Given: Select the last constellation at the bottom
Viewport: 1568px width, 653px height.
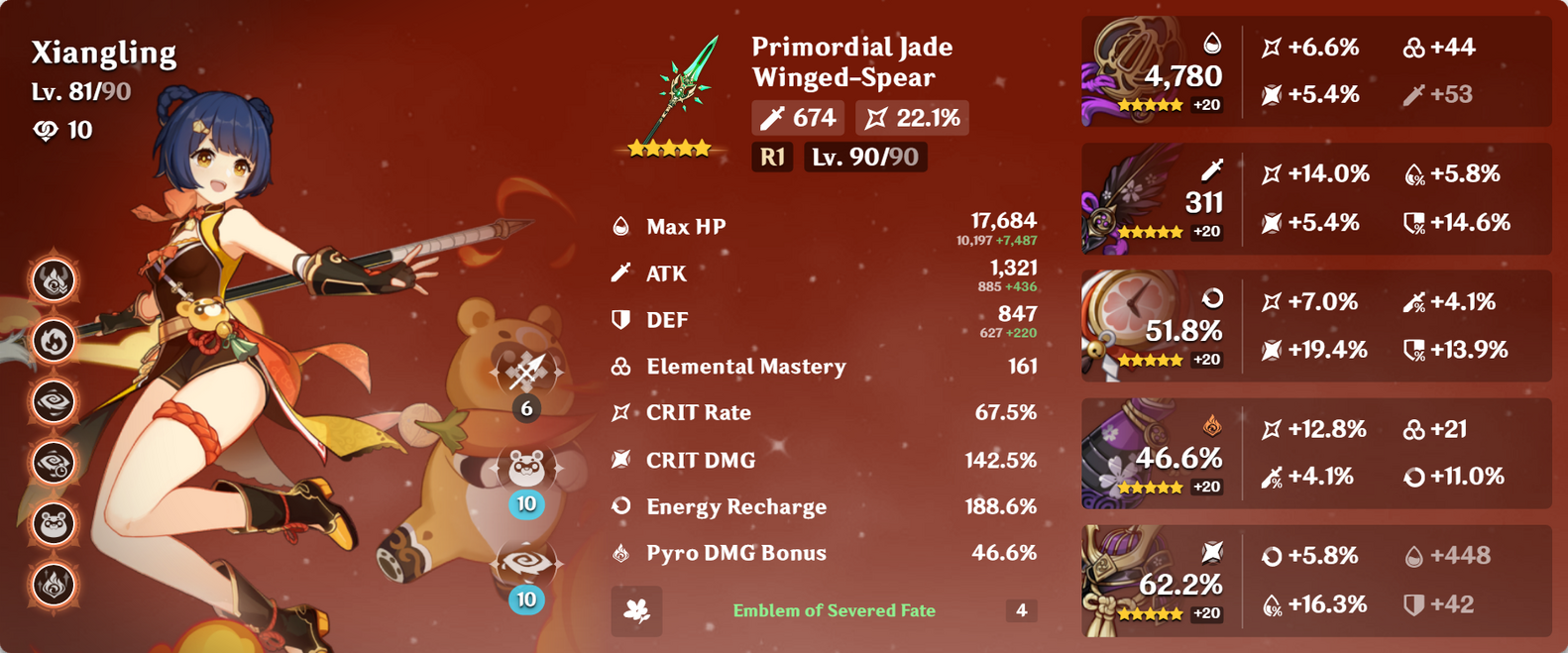Looking at the screenshot, I should tap(54, 584).
